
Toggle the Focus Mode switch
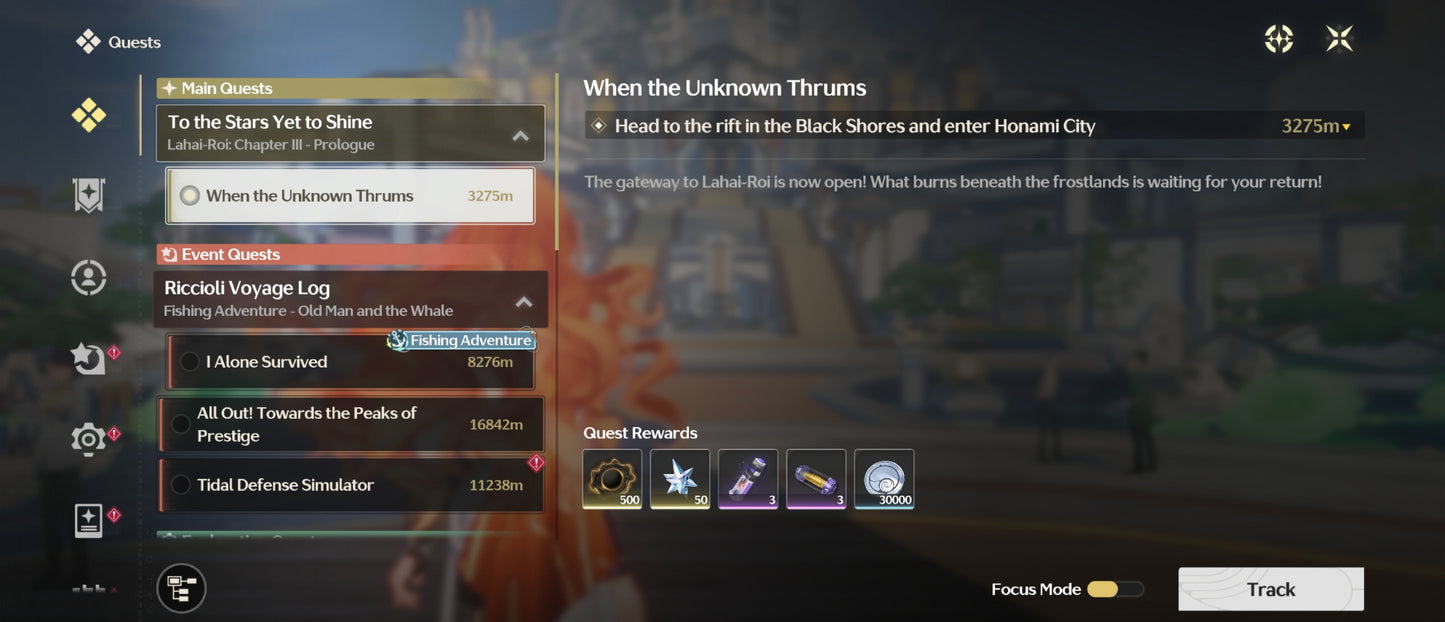pos(1114,589)
